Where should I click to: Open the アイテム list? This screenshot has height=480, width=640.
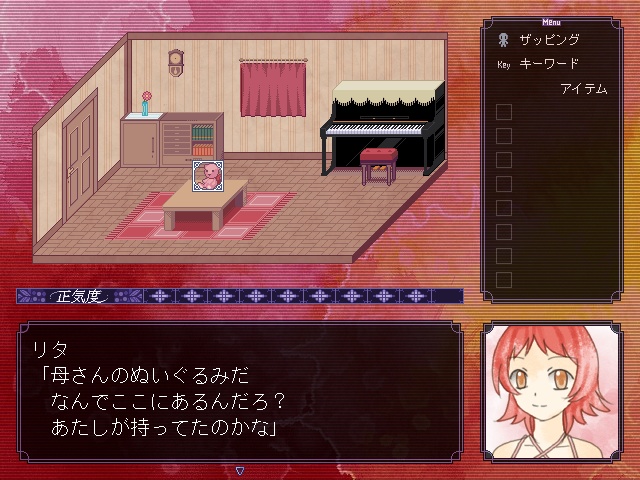click(583, 89)
